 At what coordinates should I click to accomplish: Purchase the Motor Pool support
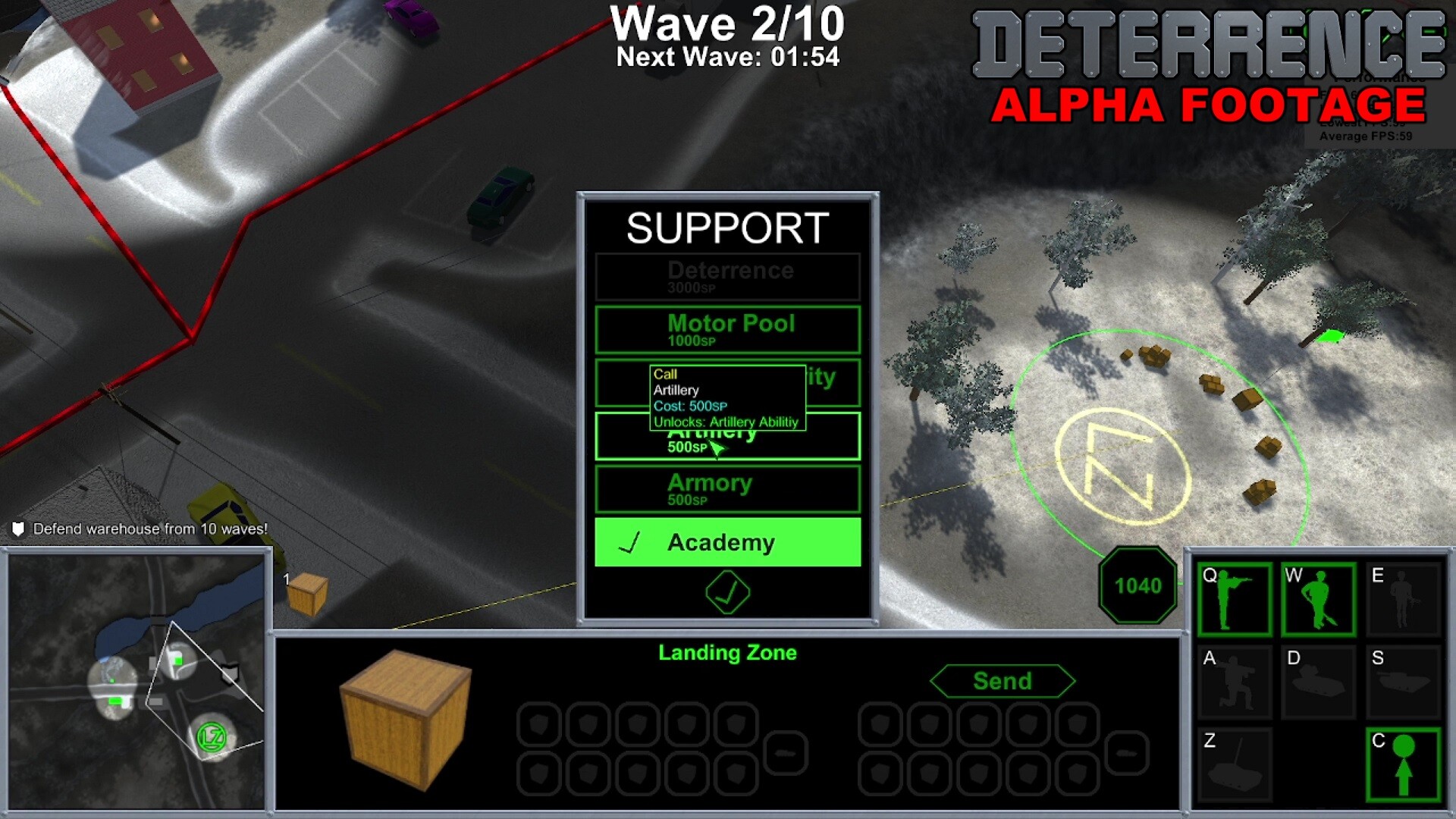click(726, 330)
